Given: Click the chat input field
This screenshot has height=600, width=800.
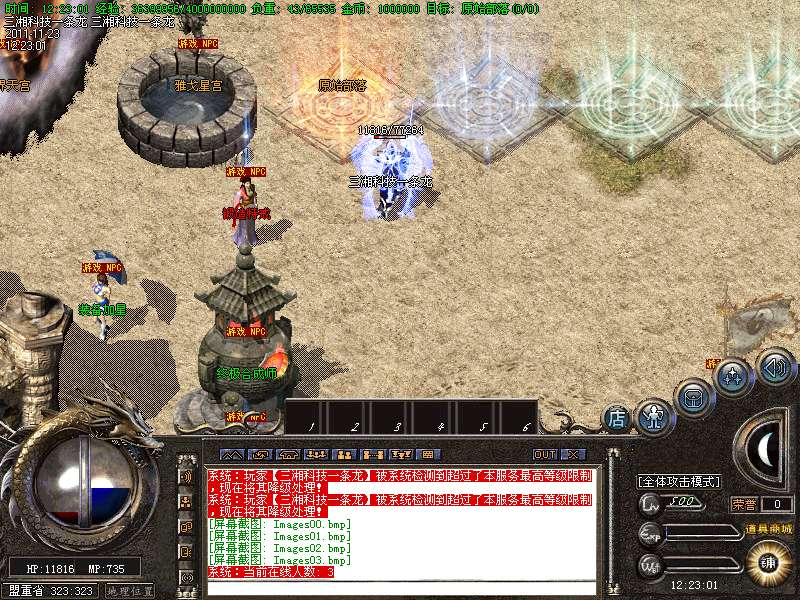Looking at the screenshot, I should coord(400,588).
